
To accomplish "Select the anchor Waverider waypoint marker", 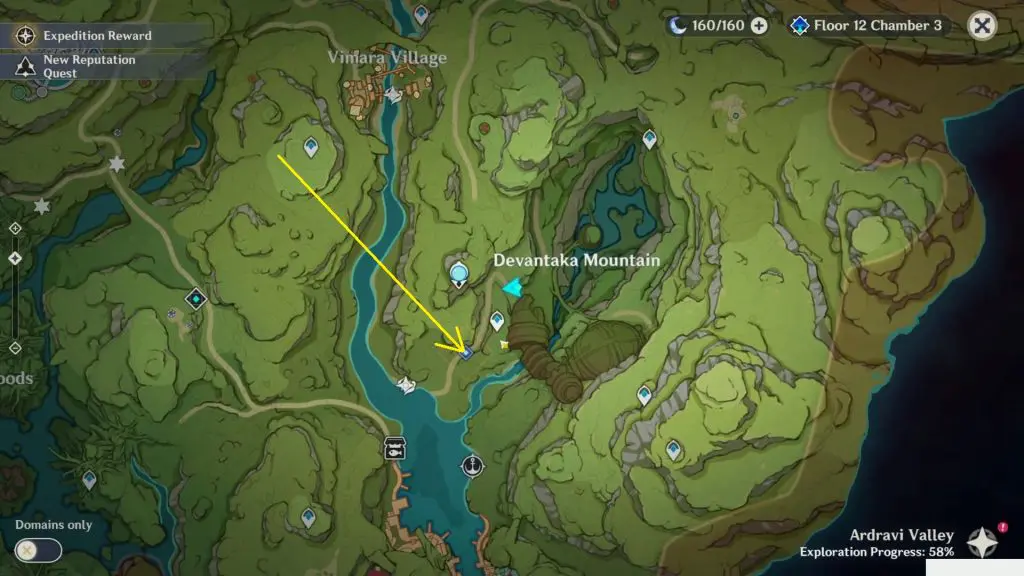I will tap(472, 465).
